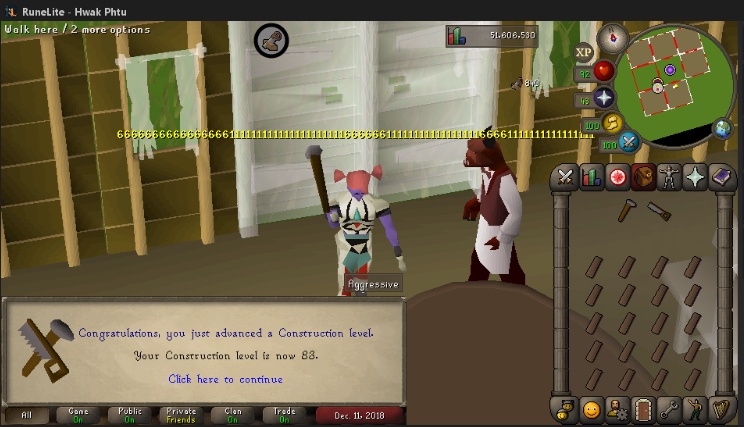Click here to continue the level-up dialogue
This screenshot has width=744, height=427.
click(x=225, y=379)
